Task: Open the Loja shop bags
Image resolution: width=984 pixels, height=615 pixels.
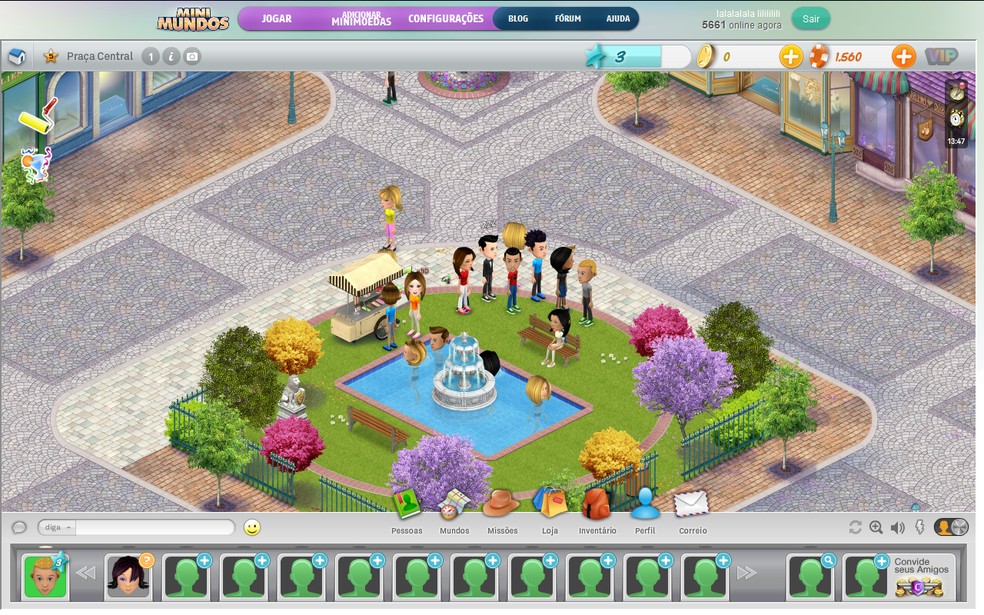Action: (x=549, y=507)
